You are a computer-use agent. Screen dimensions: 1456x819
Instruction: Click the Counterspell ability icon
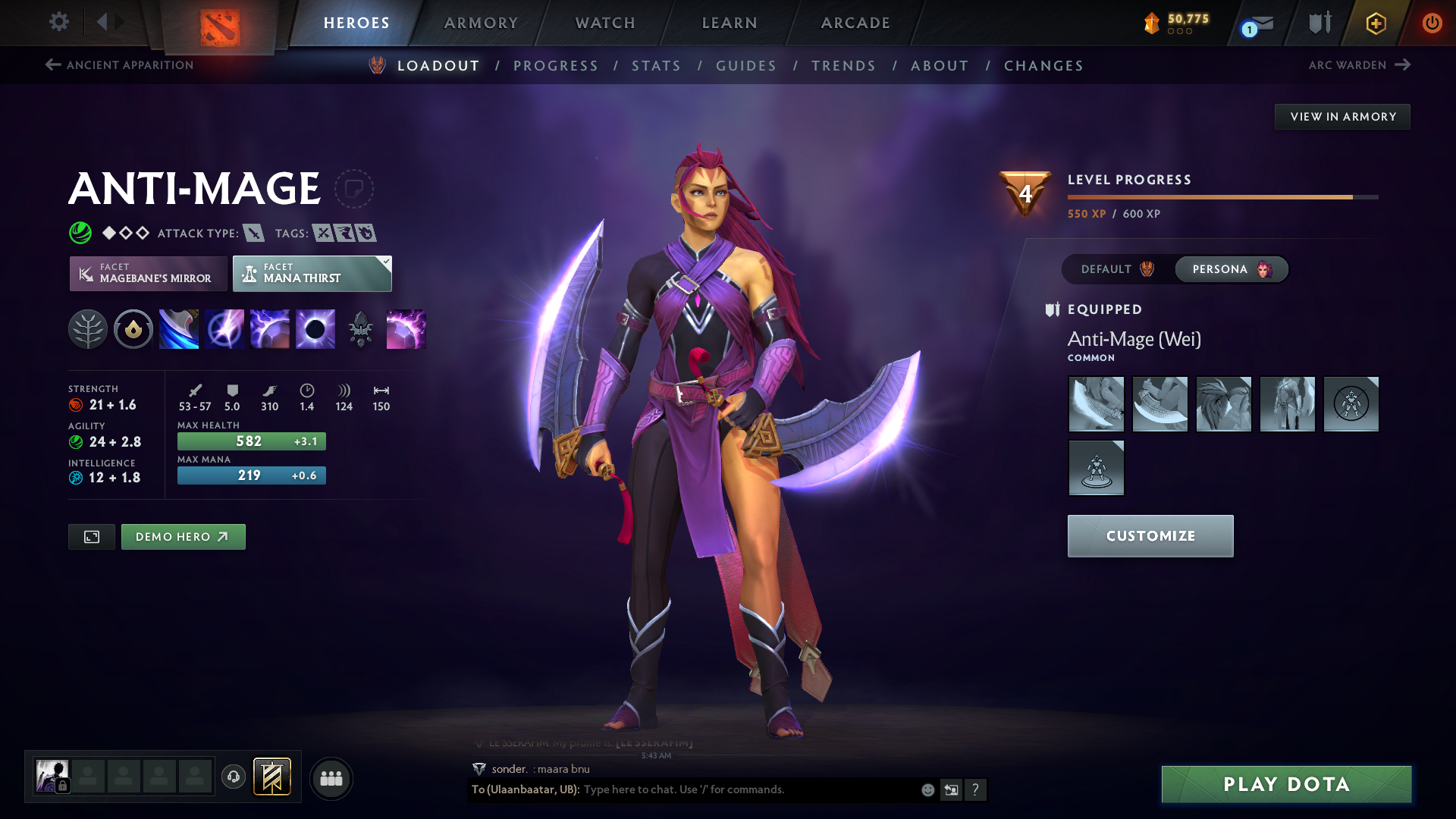point(269,329)
